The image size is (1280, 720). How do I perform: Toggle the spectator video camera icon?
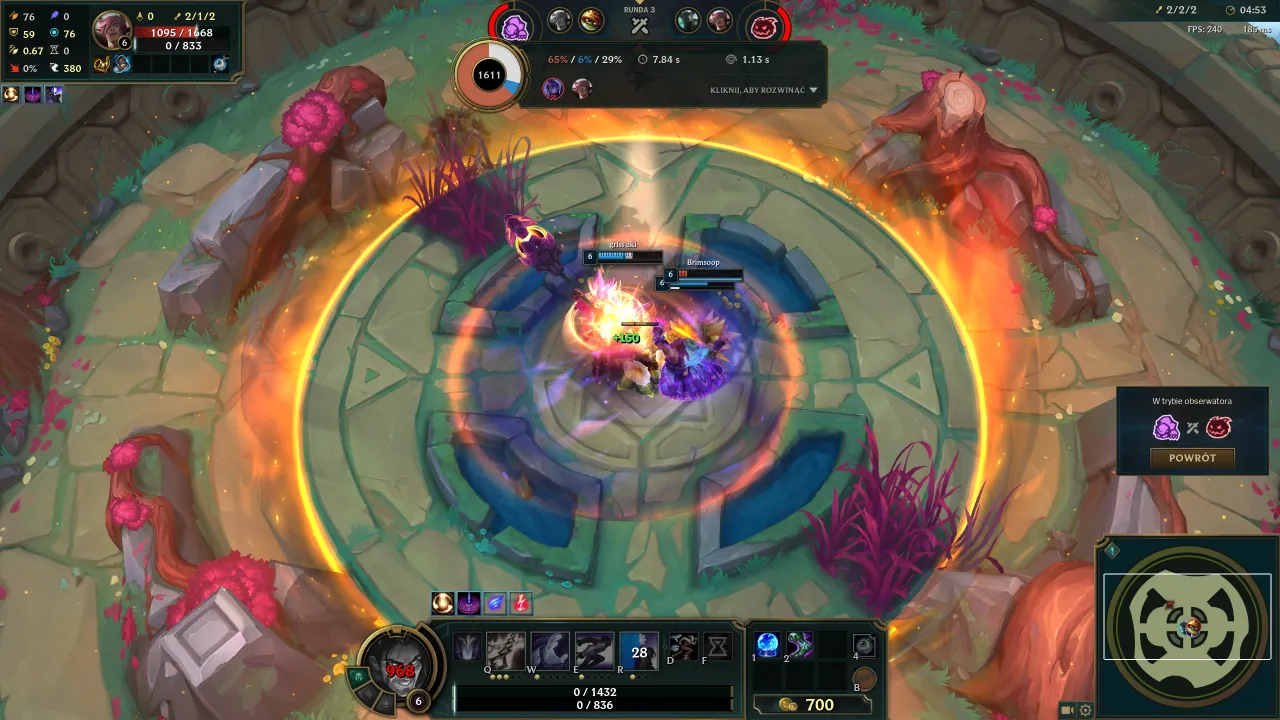1066,710
